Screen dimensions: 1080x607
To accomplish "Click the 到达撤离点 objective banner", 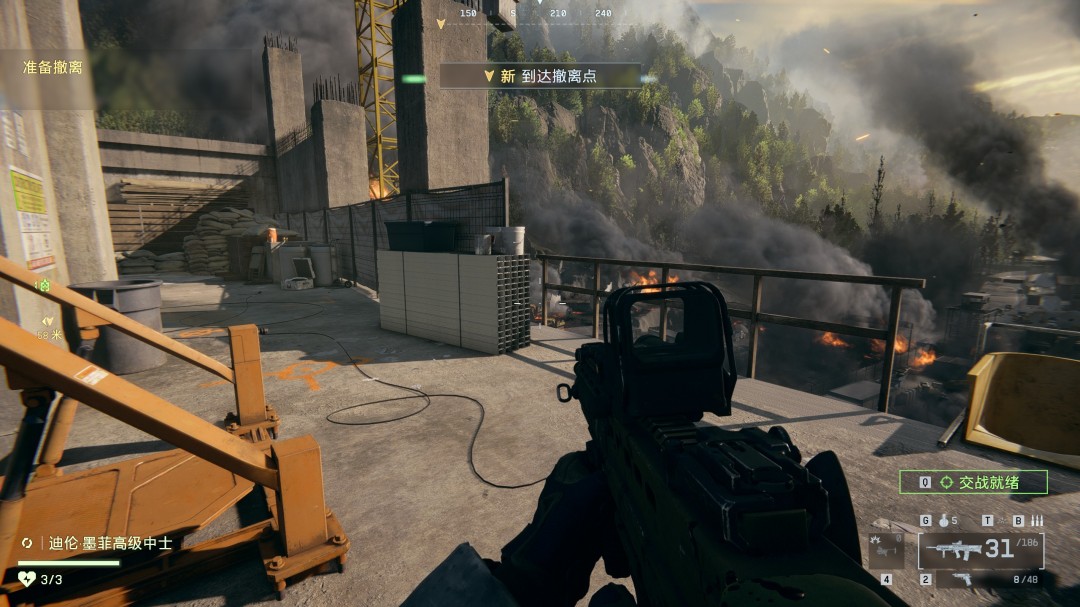I will (x=541, y=76).
